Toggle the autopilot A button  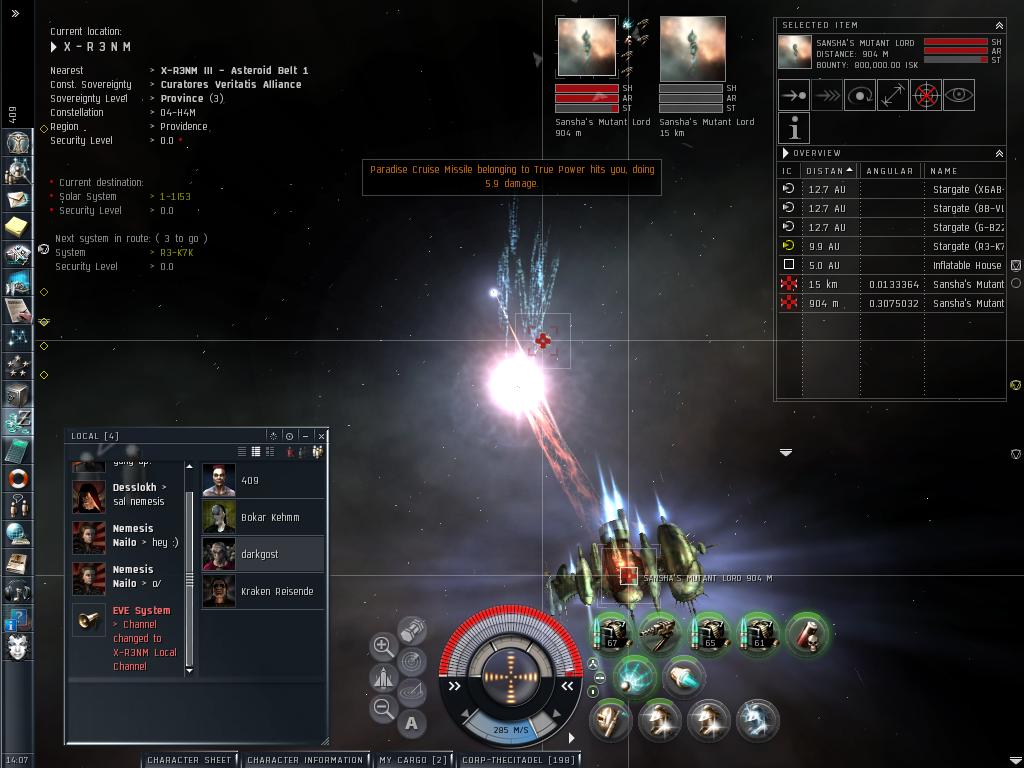click(412, 723)
